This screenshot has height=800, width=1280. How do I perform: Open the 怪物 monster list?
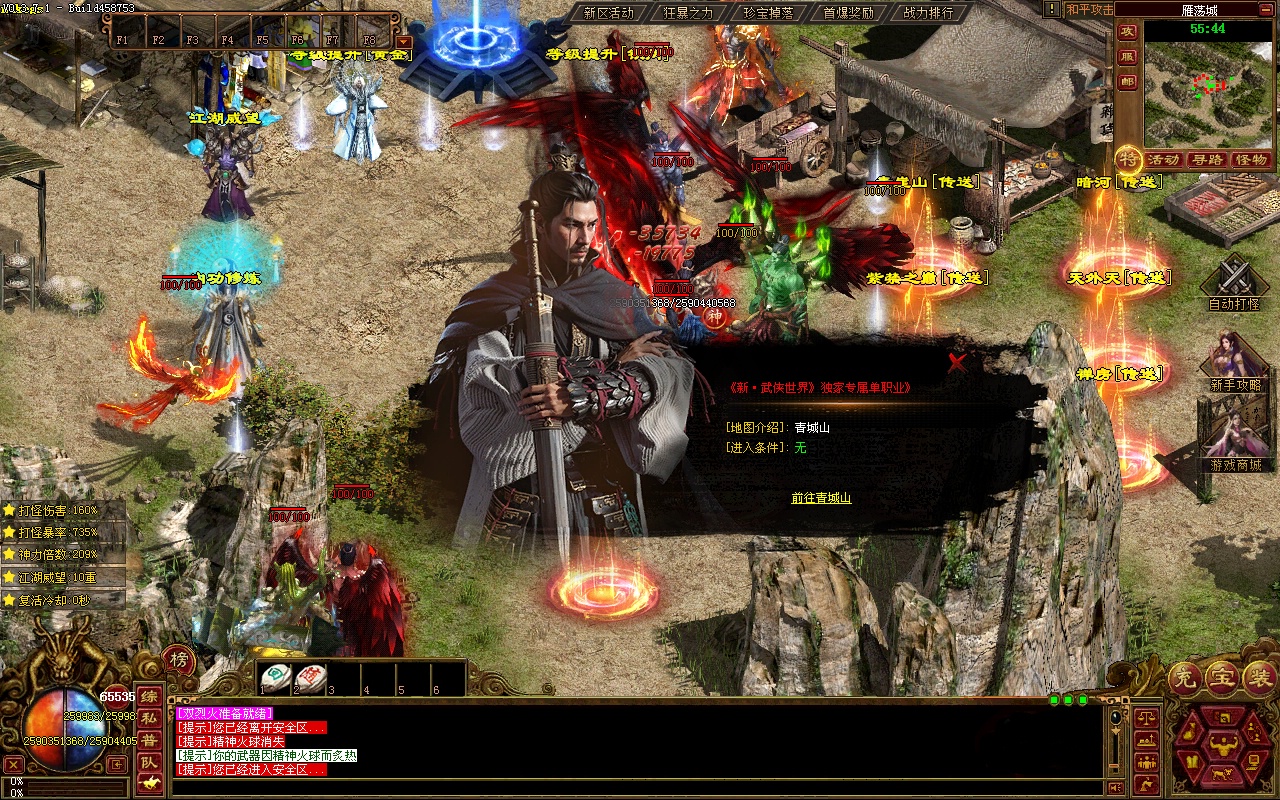[1251, 159]
